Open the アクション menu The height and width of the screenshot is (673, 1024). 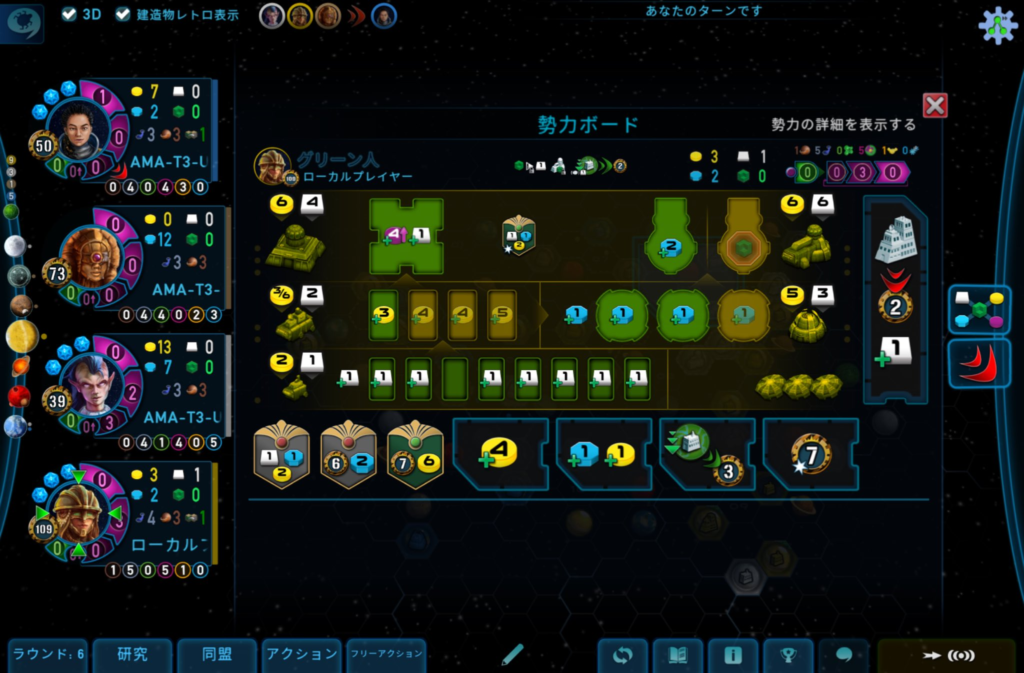(x=302, y=655)
